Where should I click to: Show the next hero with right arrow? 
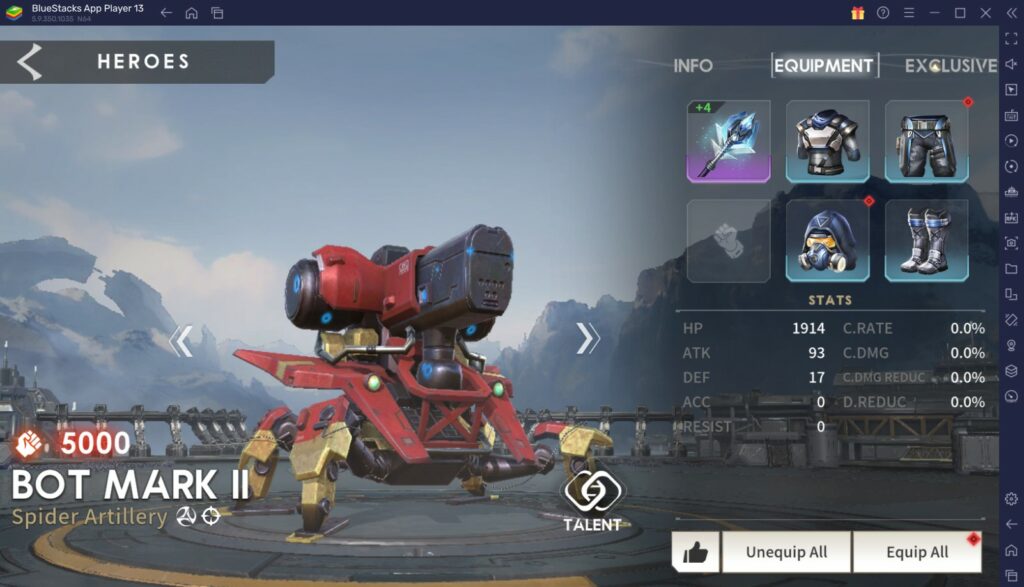587,339
